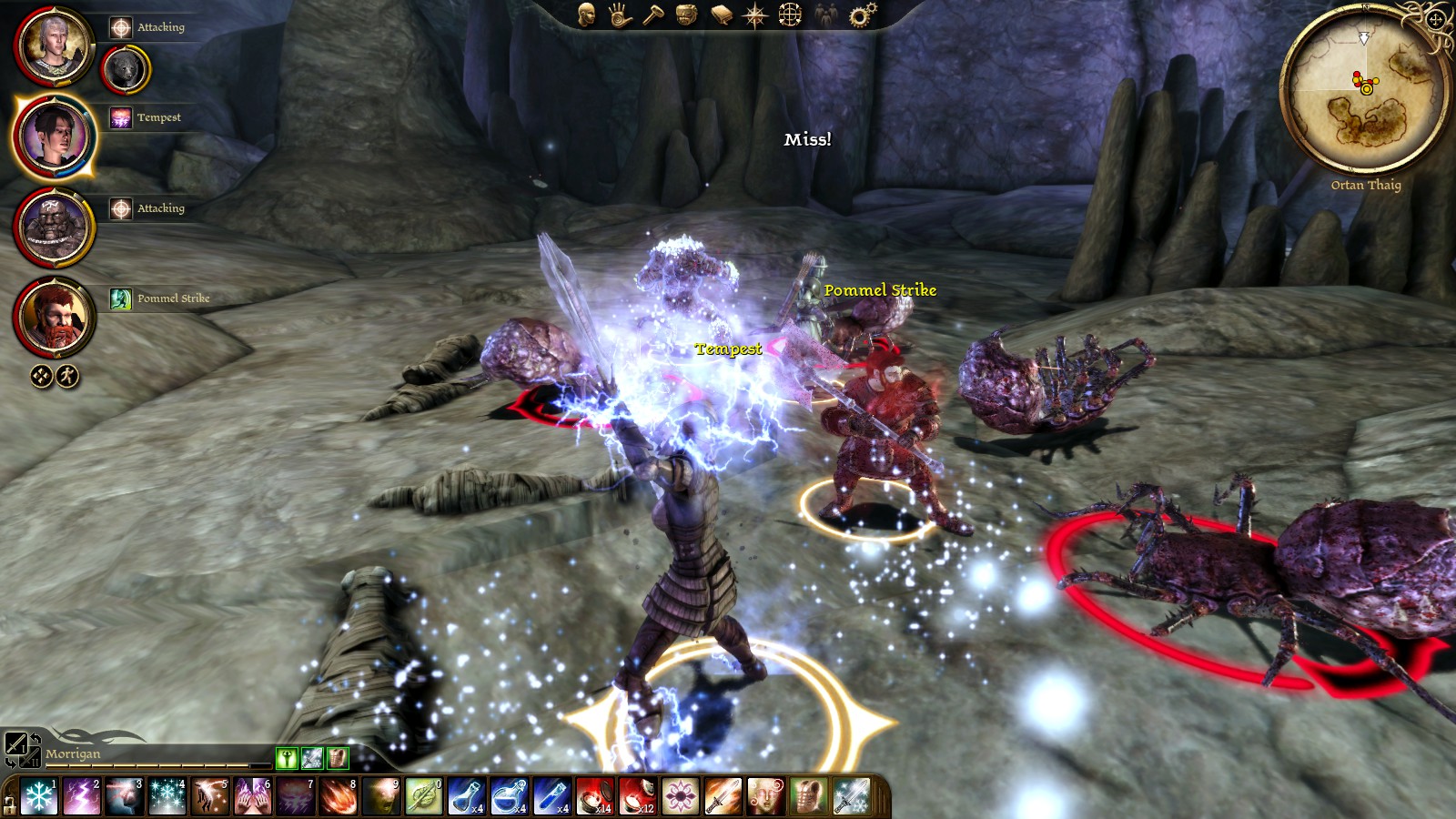Cast the snowflake Winter's Grasp spell
This screenshot has height=819, width=1456.
pos(39,797)
